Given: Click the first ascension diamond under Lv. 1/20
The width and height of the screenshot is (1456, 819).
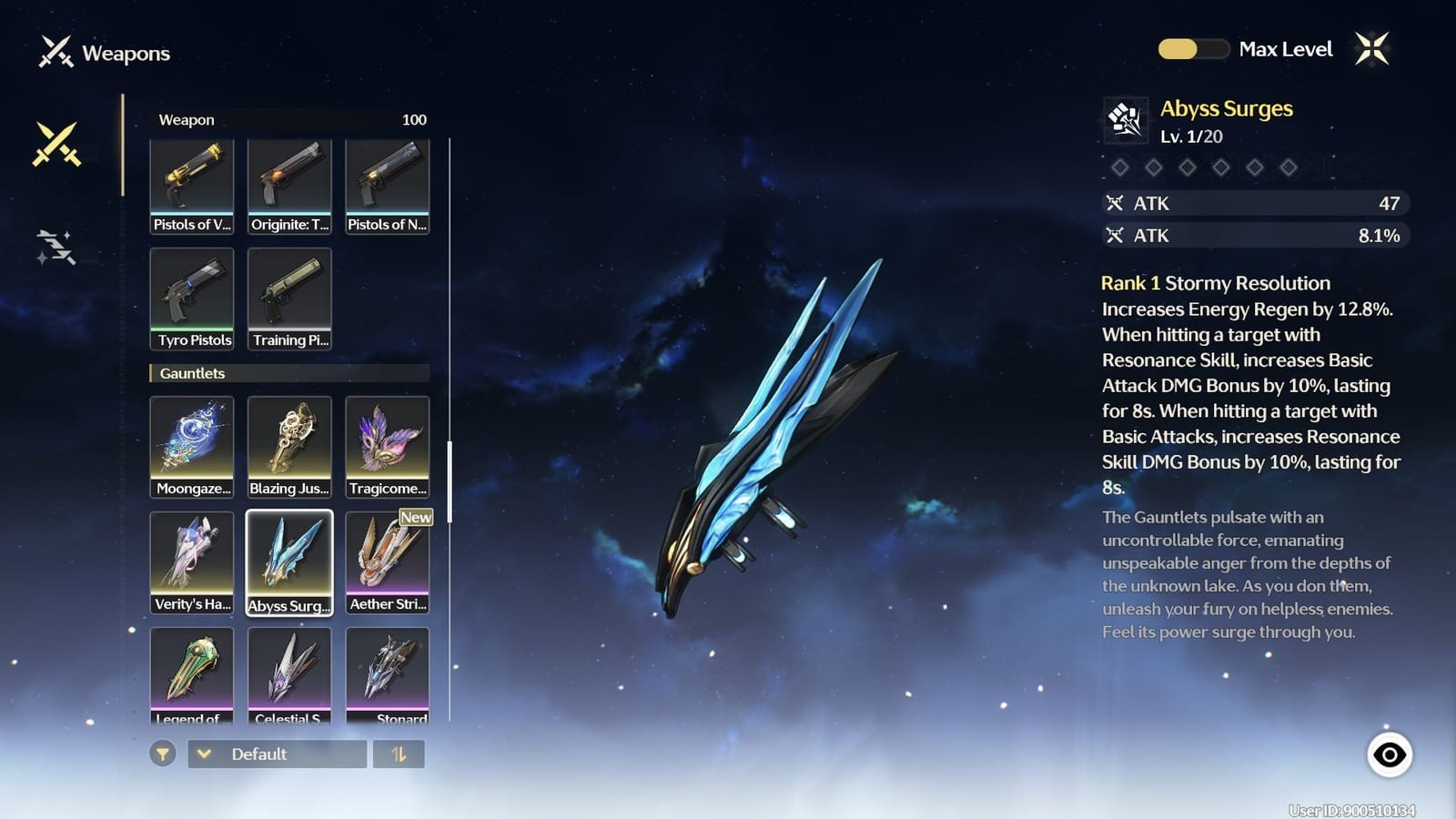Looking at the screenshot, I should [x=1120, y=167].
